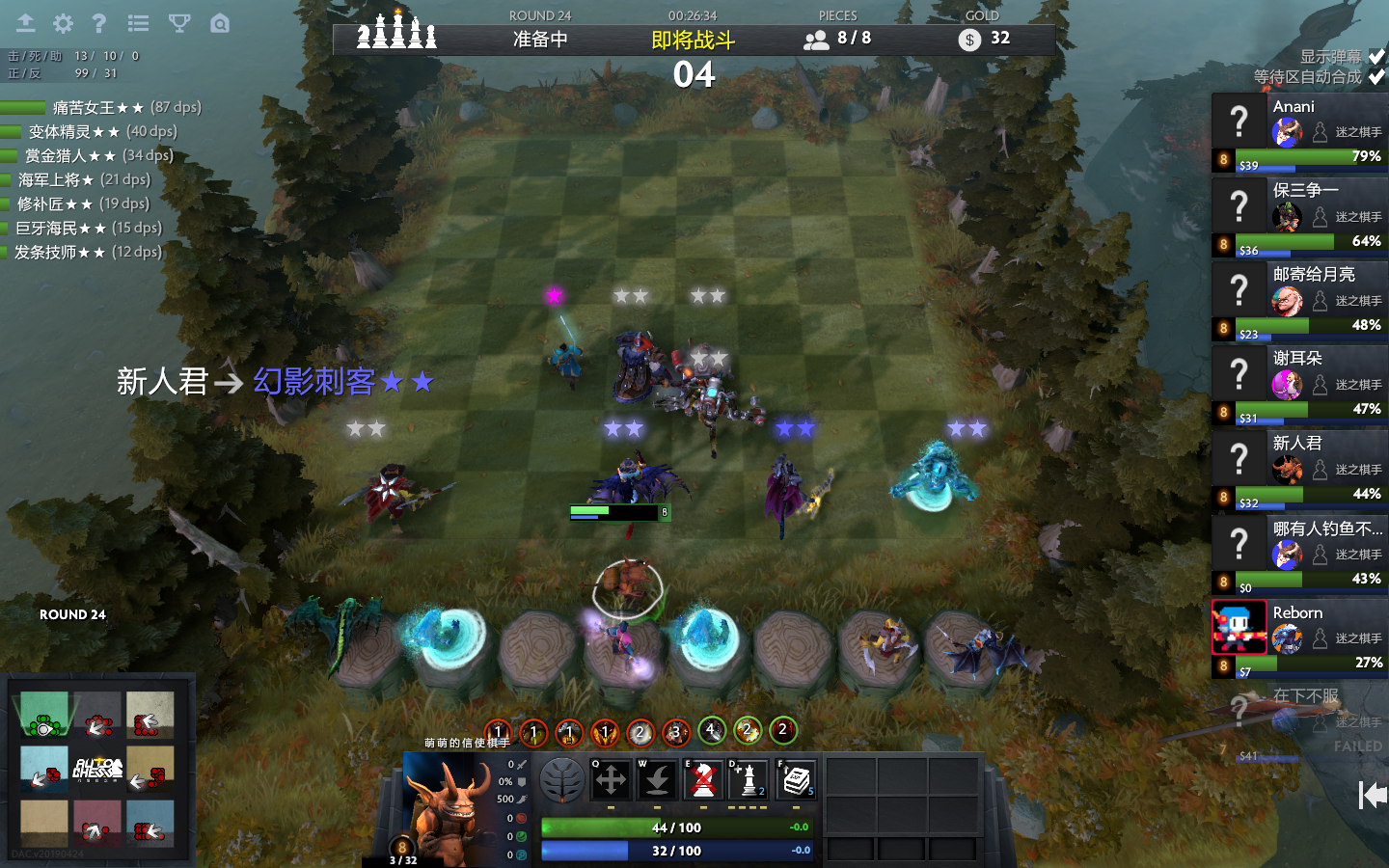This screenshot has width=1389, height=868.
Task: Activate the W recall piece ability
Action: click(x=657, y=780)
